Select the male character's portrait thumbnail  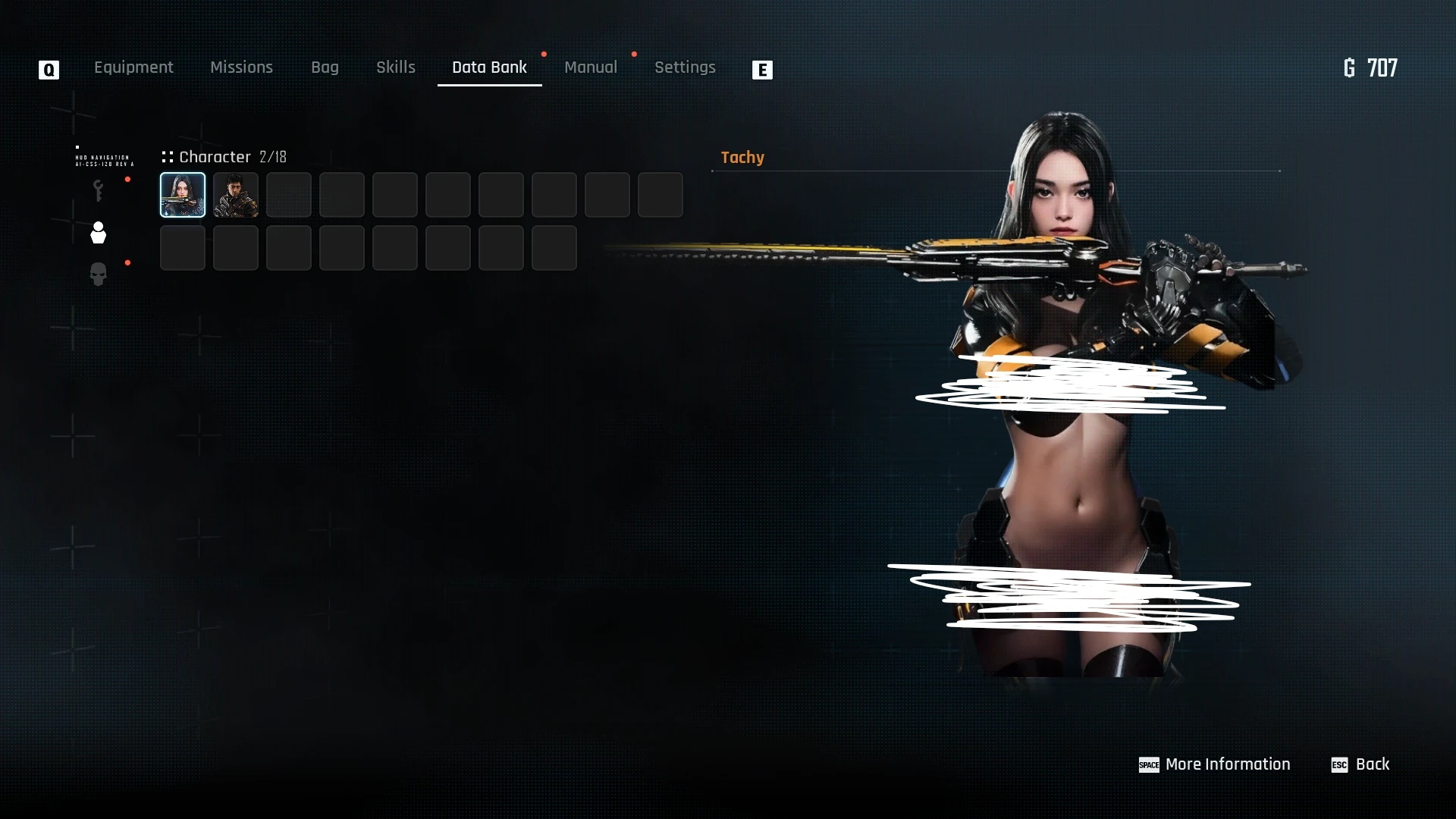[235, 195]
